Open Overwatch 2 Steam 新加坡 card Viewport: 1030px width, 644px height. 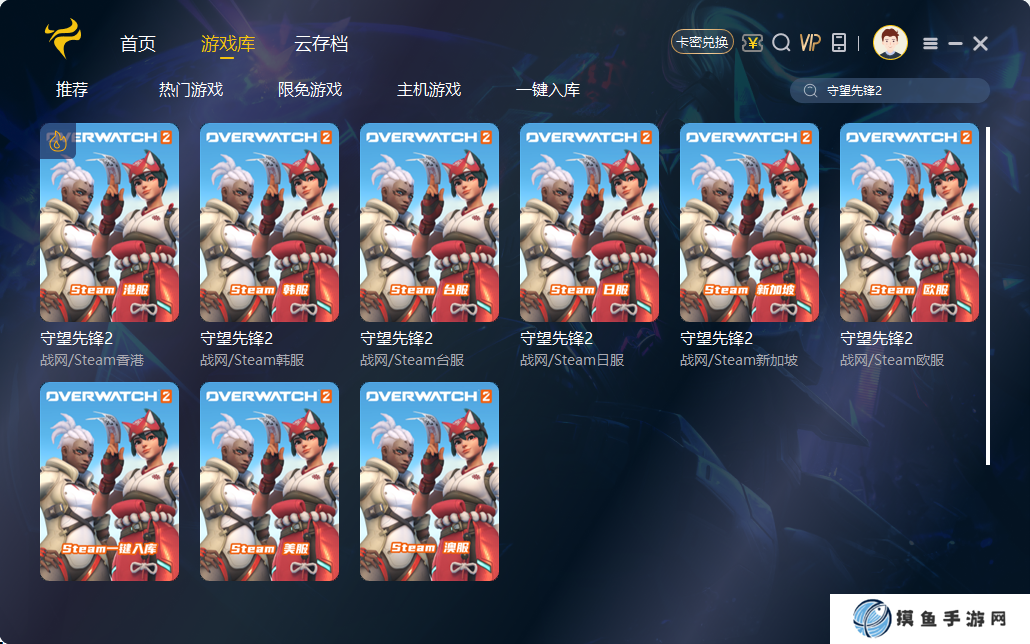coord(749,222)
